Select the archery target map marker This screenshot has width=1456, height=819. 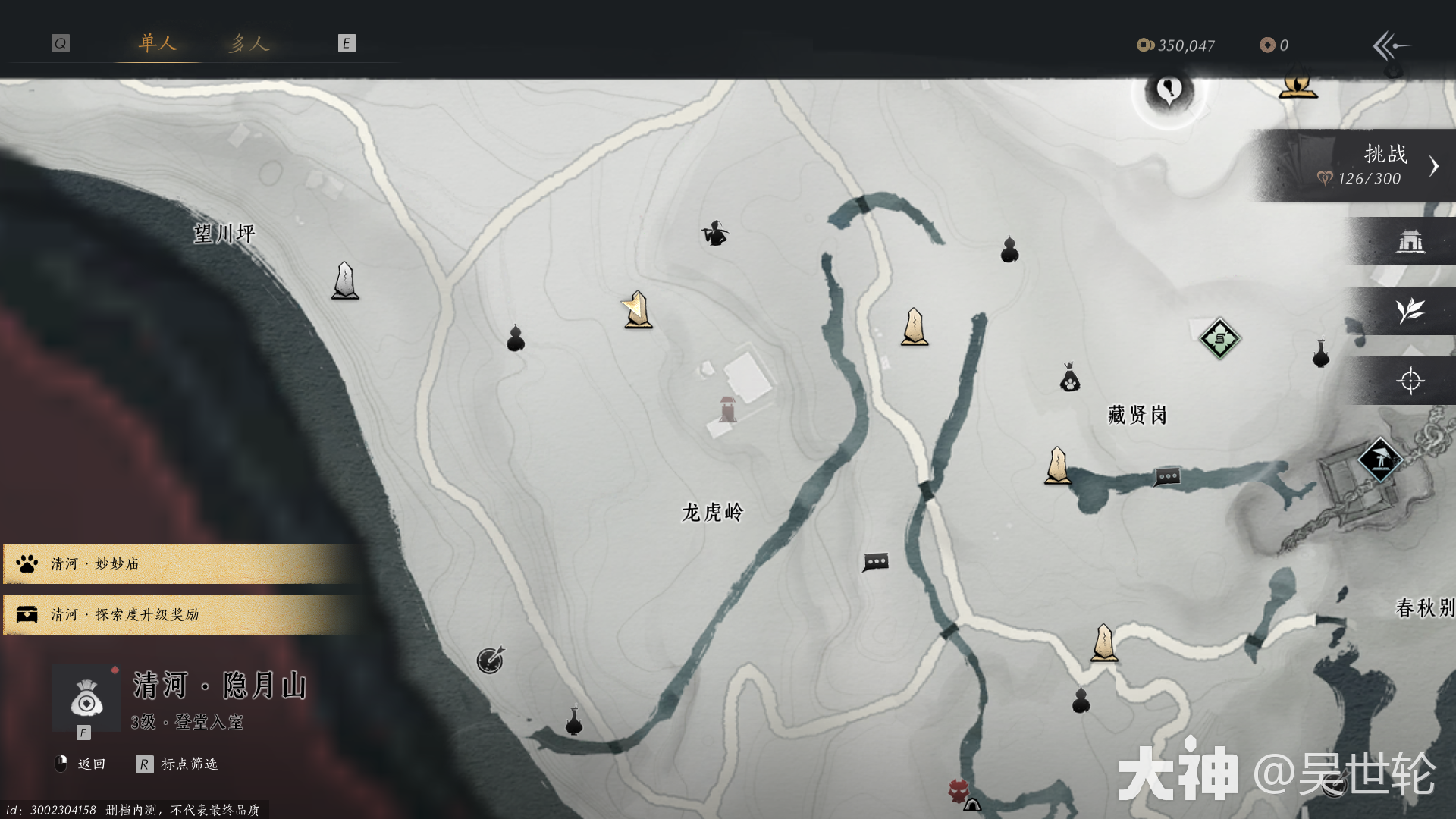tap(490, 661)
